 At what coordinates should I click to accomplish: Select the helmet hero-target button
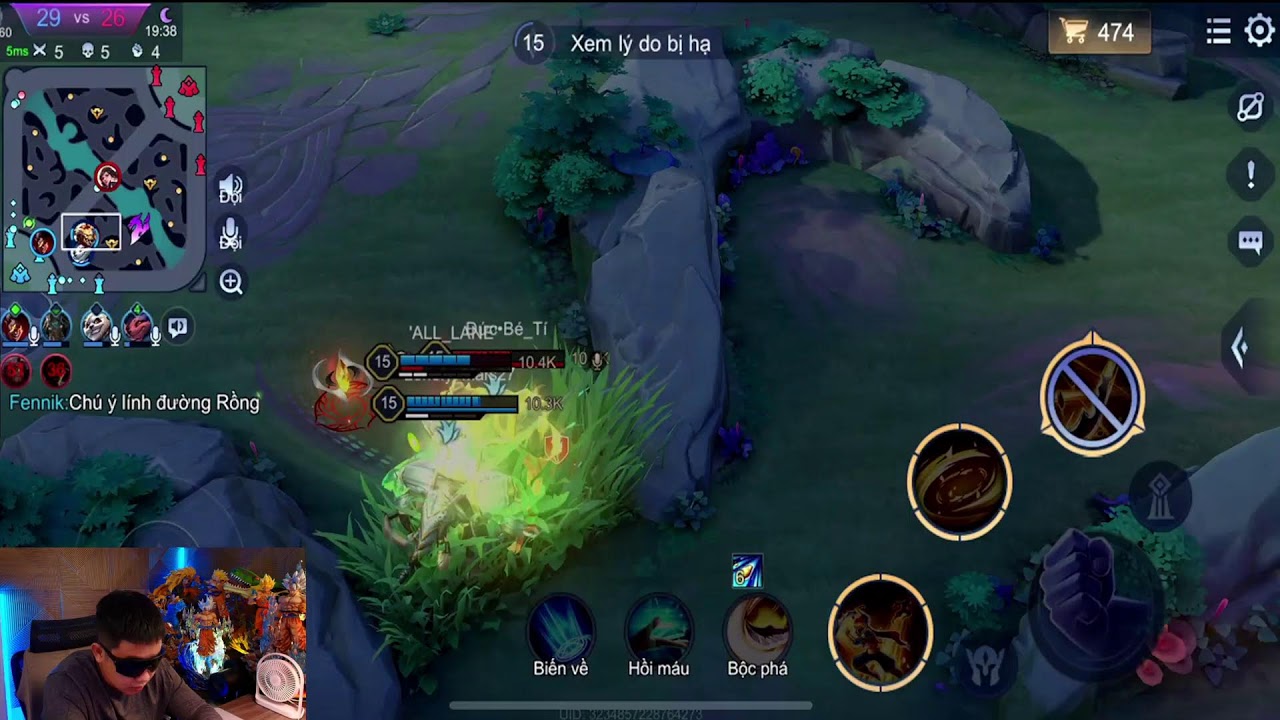pos(985,665)
